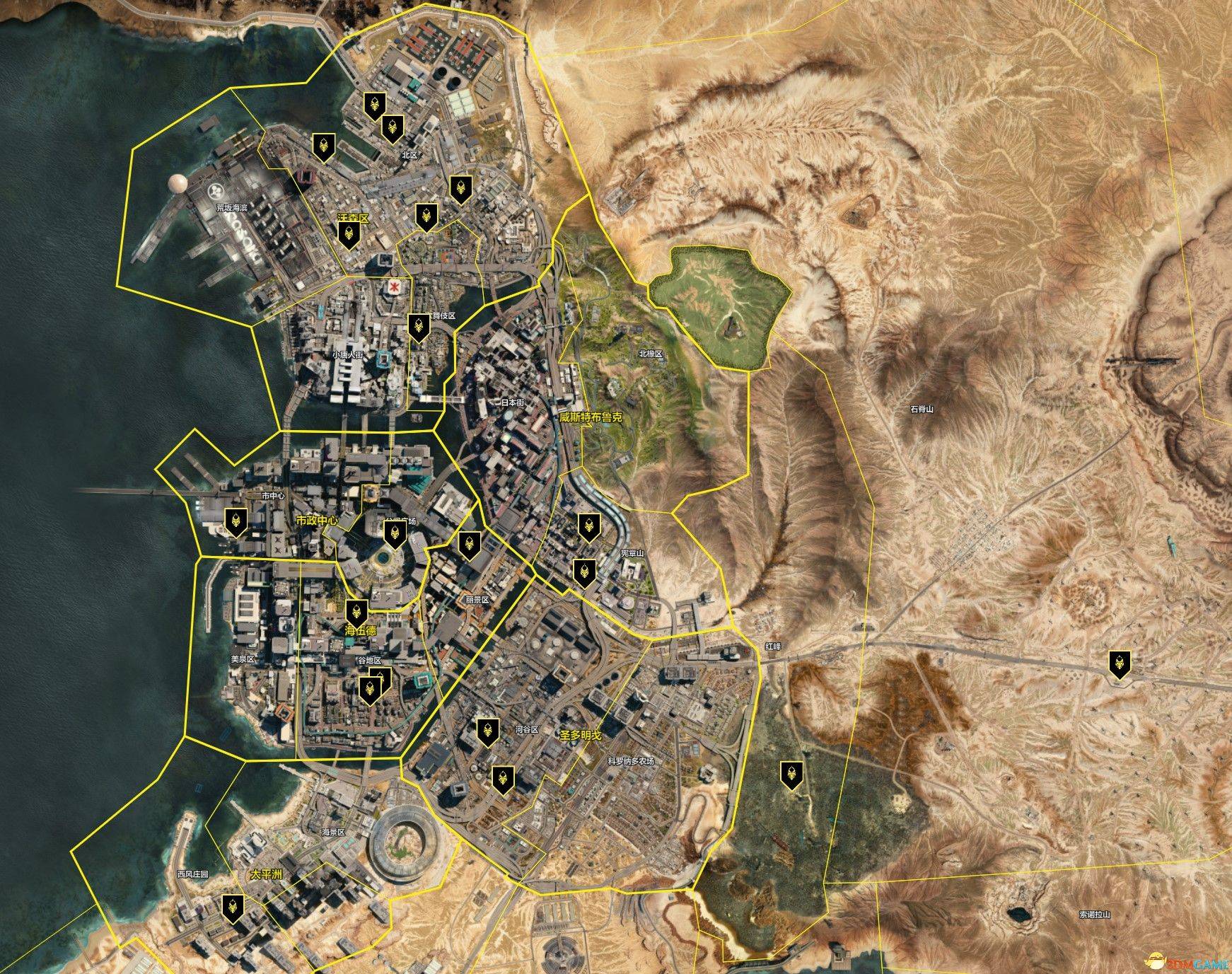Image resolution: width=1232 pixels, height=974 pixels.
Task: Select the map marker beside the 沃森区 label
Action: [x=347, y=234]
